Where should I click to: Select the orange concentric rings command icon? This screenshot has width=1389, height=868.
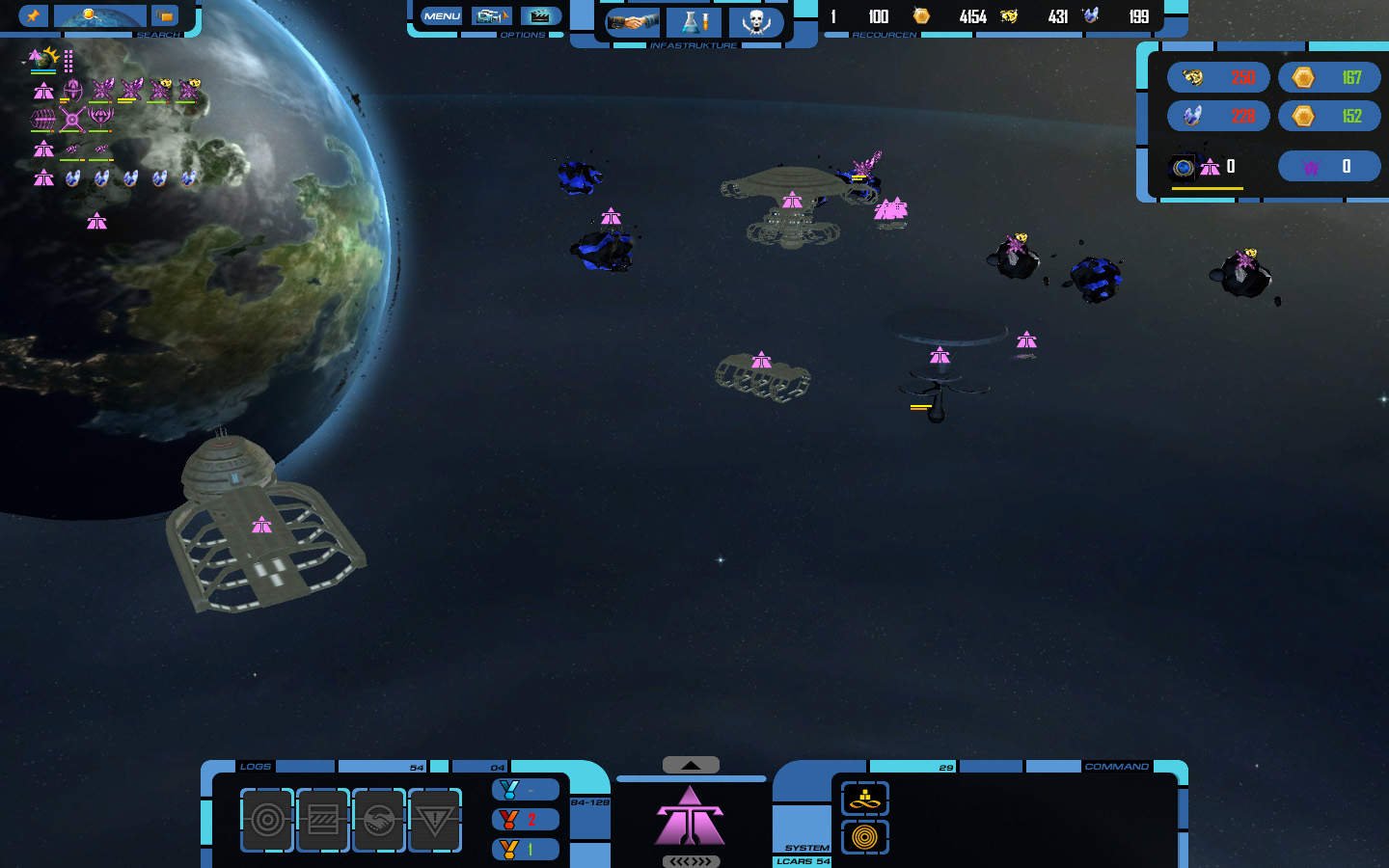click(x=865, y=837)
